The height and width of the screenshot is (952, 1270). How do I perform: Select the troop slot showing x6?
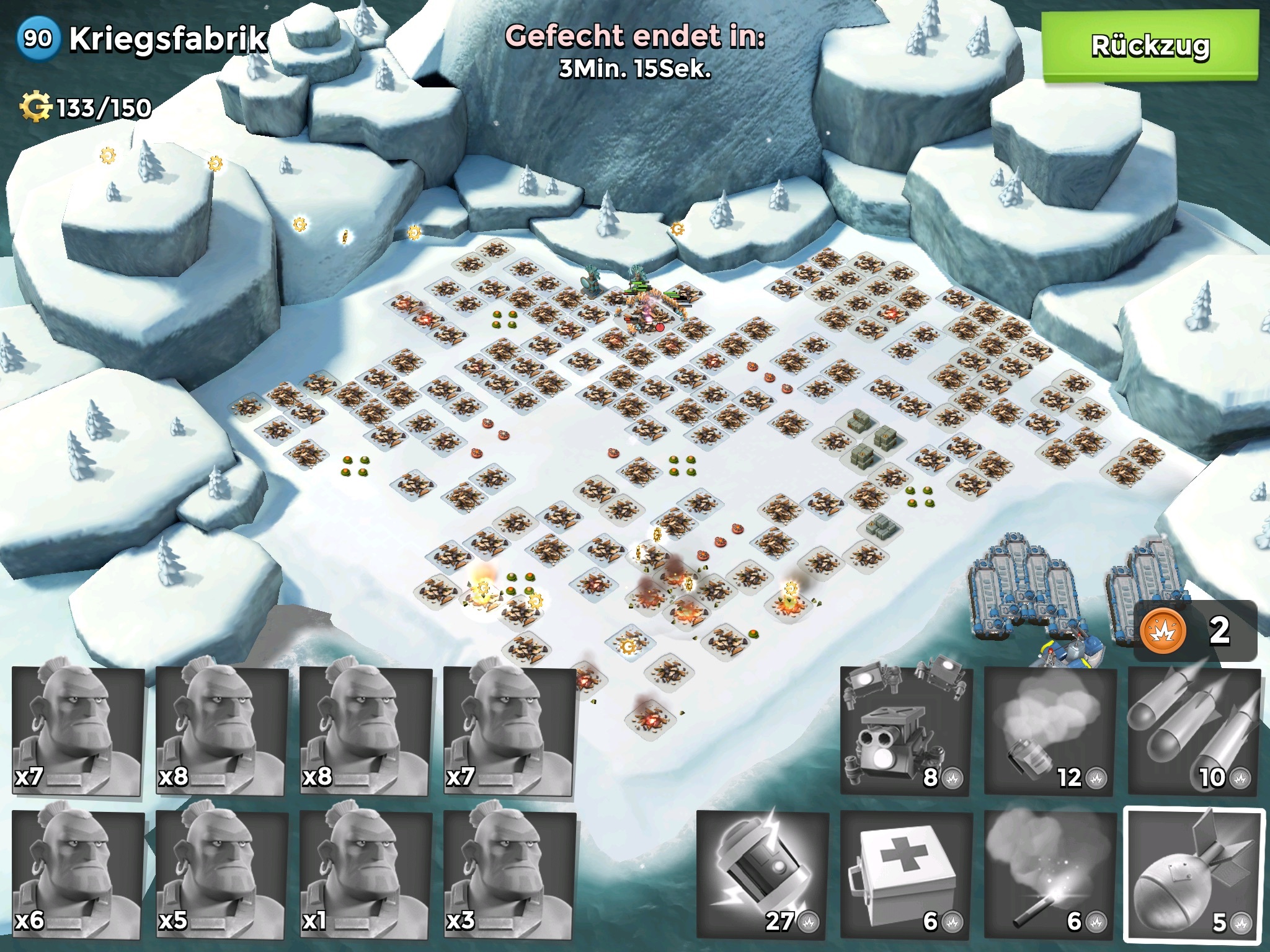point(78,874)
